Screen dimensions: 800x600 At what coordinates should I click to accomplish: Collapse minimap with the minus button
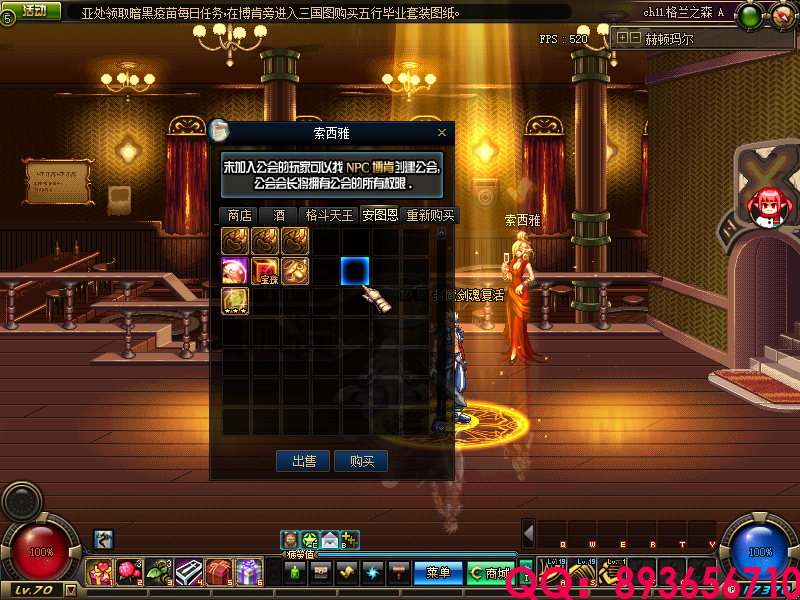pos(635,38)
